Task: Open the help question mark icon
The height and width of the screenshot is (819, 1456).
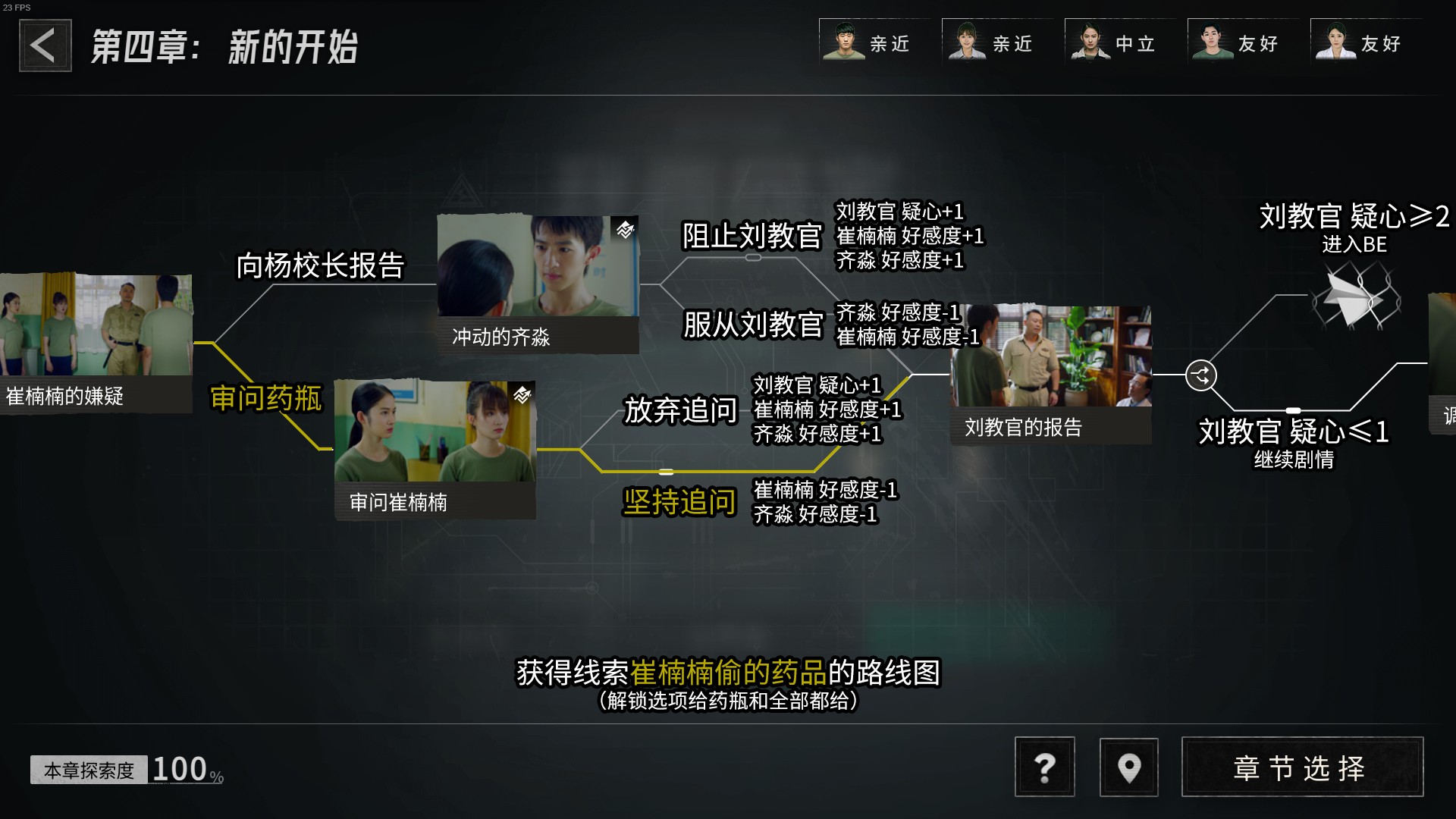Action: point(1045,767)
